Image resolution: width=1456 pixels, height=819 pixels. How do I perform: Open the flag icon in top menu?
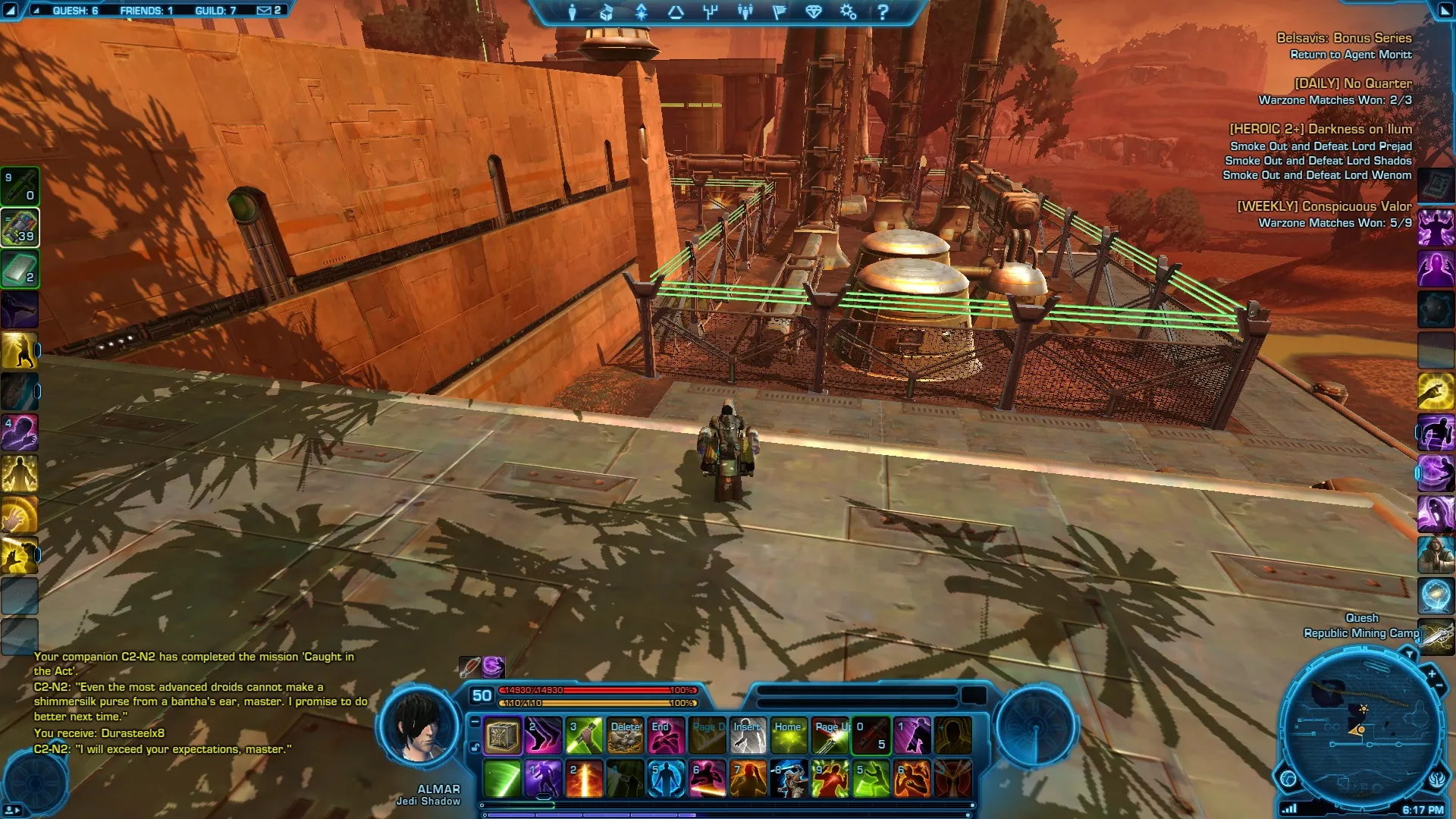(779, 12)
